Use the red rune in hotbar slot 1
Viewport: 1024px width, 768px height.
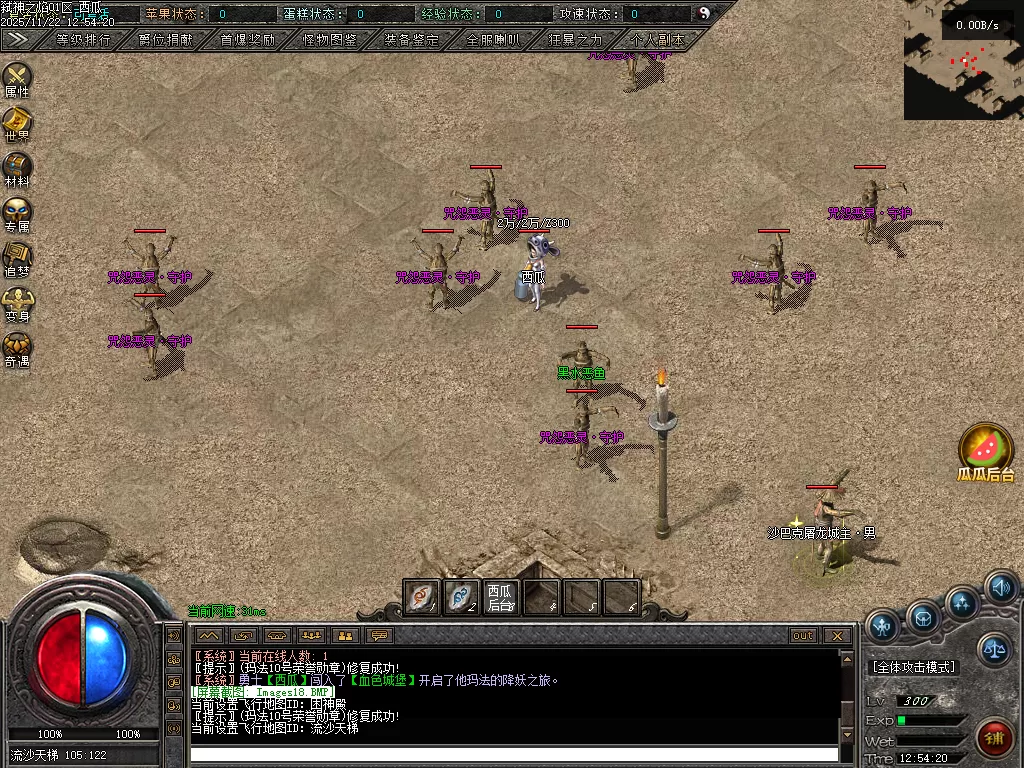point(422,597)
